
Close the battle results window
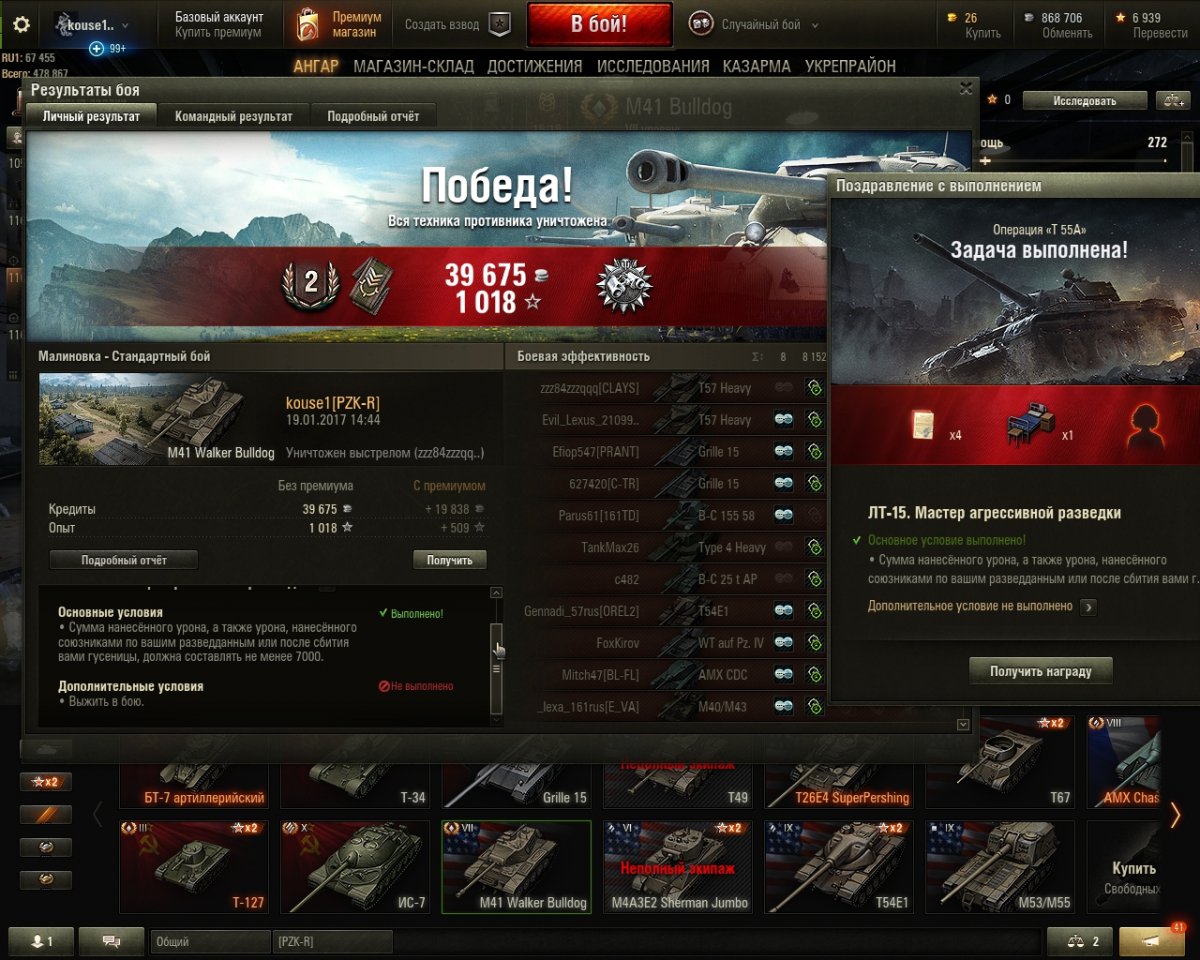pos(965,89)
